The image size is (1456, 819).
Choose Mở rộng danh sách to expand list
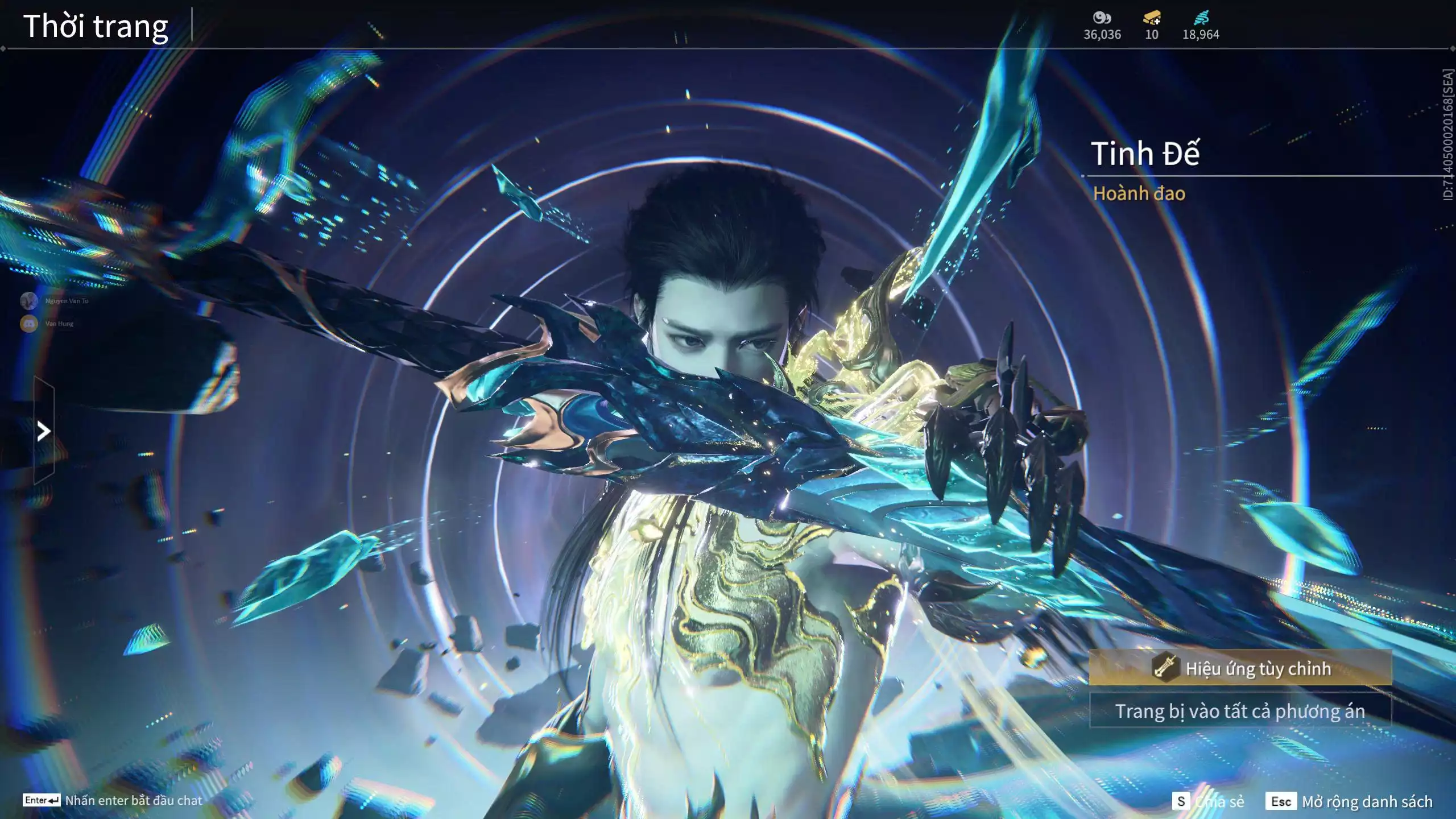click(1349, 801)
